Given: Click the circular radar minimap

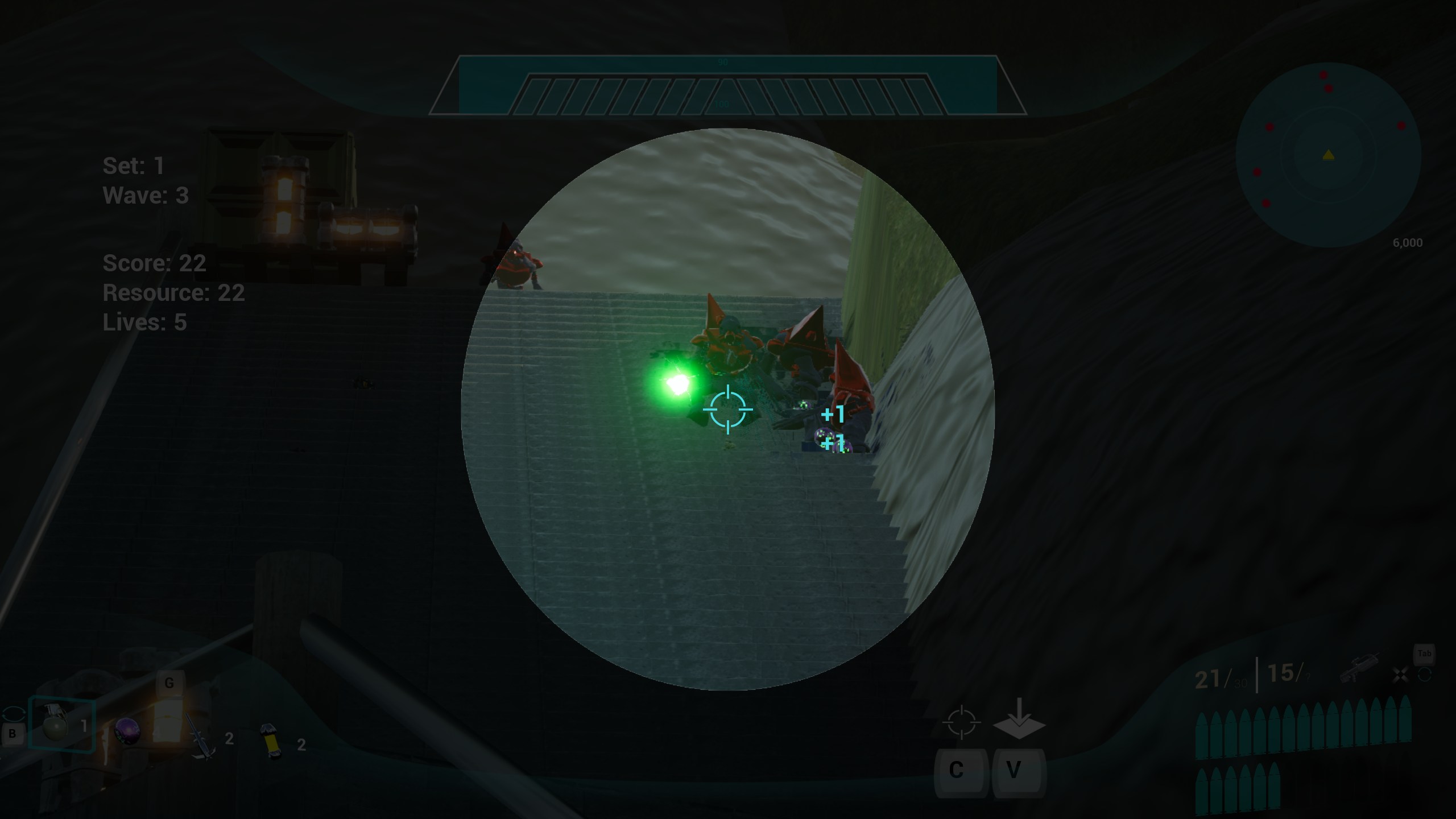Looking at the screenshot, I should pyautogui.click(x=1328, y=155).
